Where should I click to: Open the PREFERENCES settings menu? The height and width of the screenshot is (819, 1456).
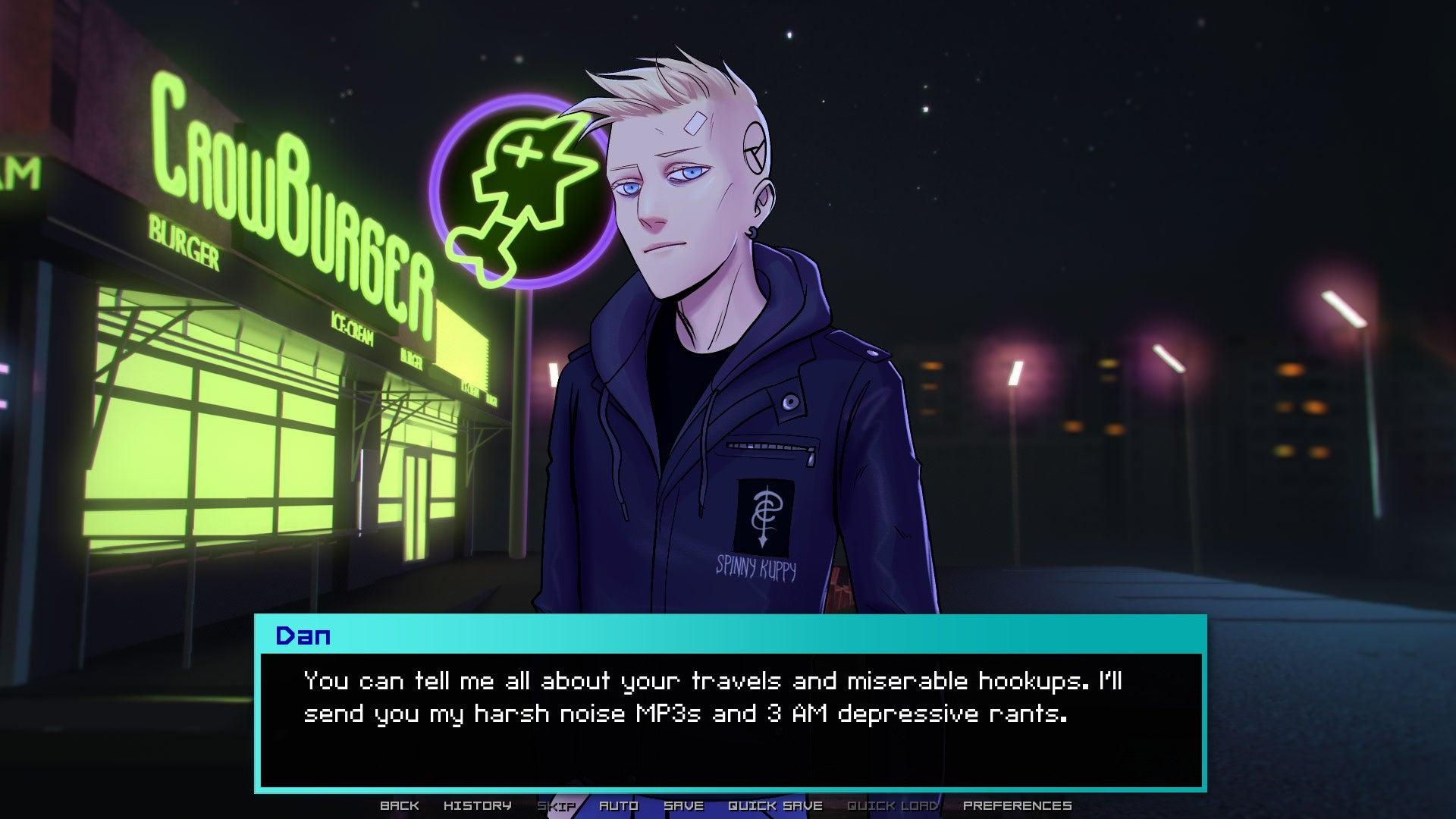1016,805
